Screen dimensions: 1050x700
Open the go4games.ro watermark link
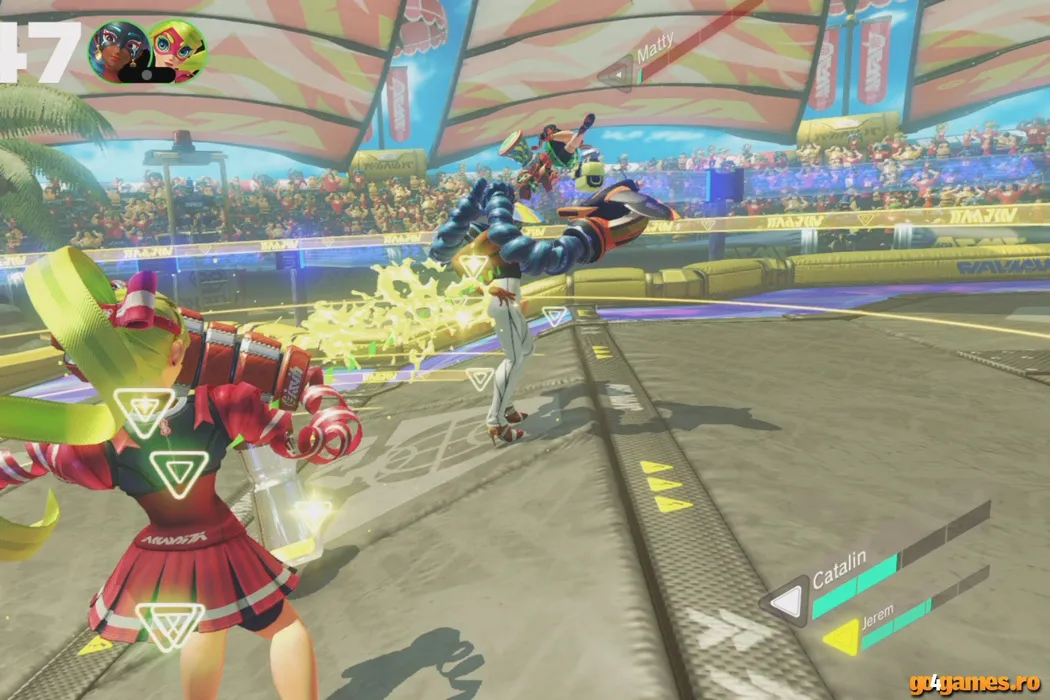tap(977, 684)
